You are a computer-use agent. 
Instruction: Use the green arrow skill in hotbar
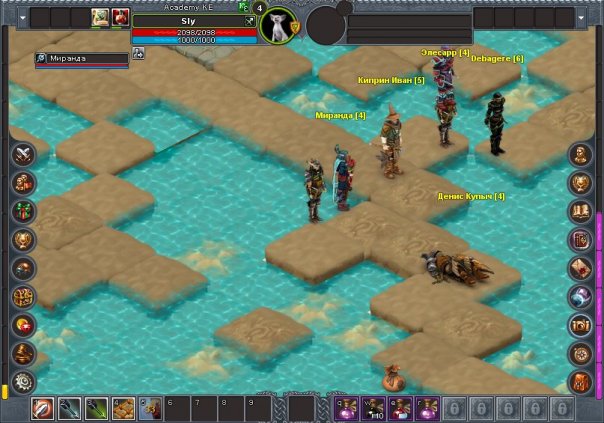[97, 408]
